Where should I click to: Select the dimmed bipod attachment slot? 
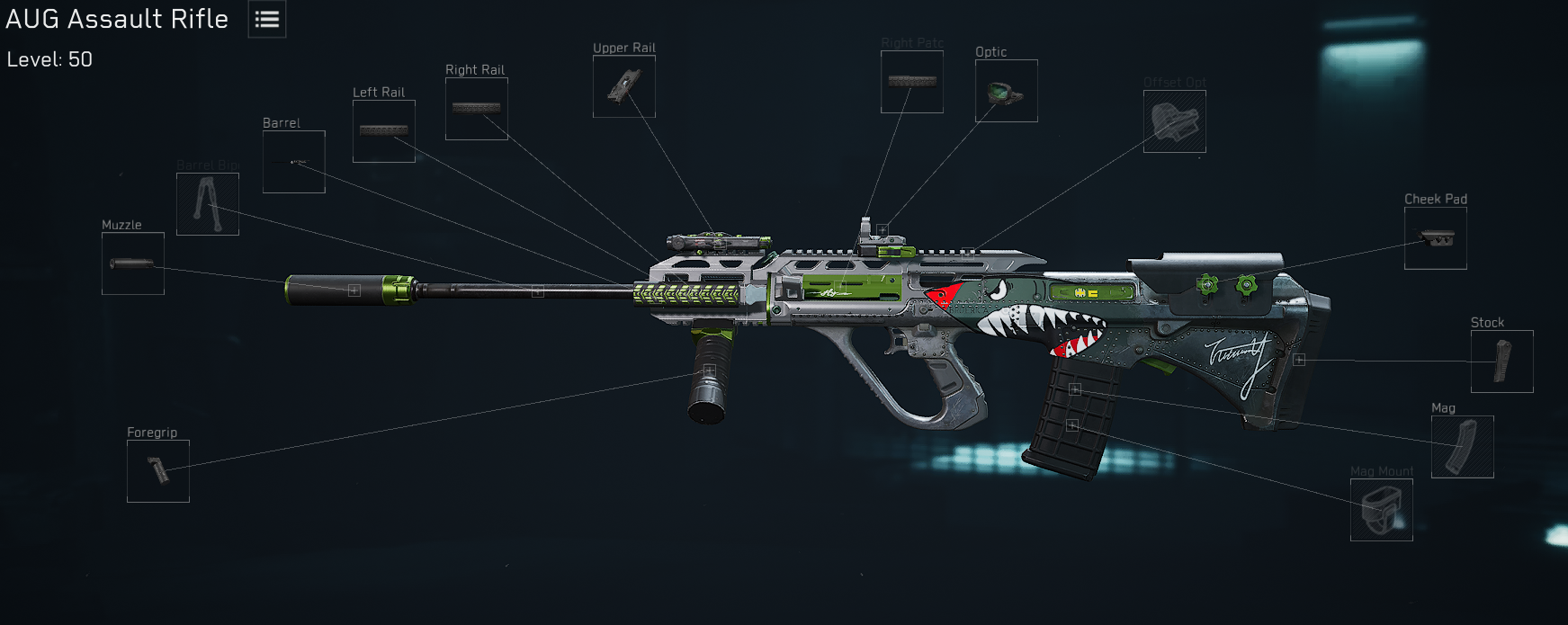[208, 204]
